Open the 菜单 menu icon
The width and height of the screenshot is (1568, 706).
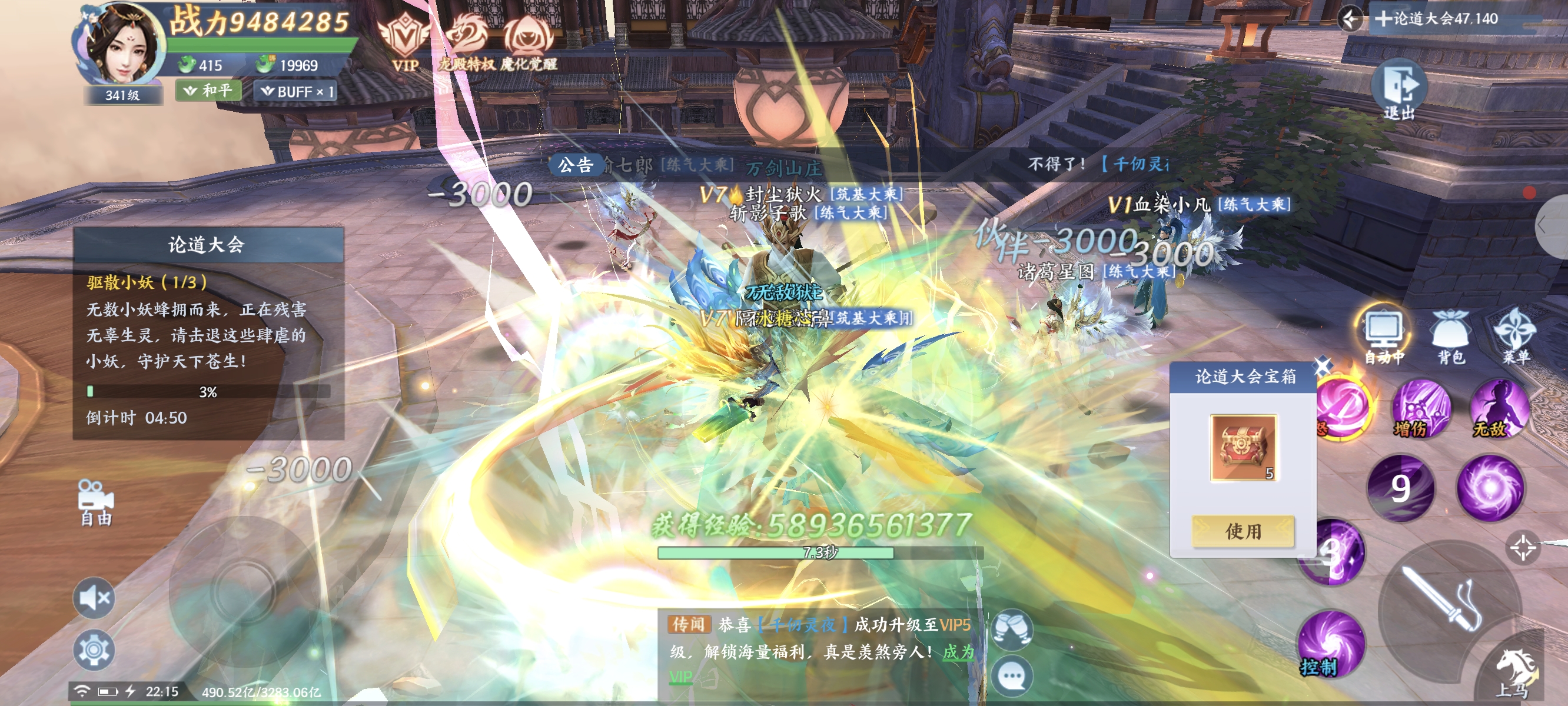coord(1516,335)
